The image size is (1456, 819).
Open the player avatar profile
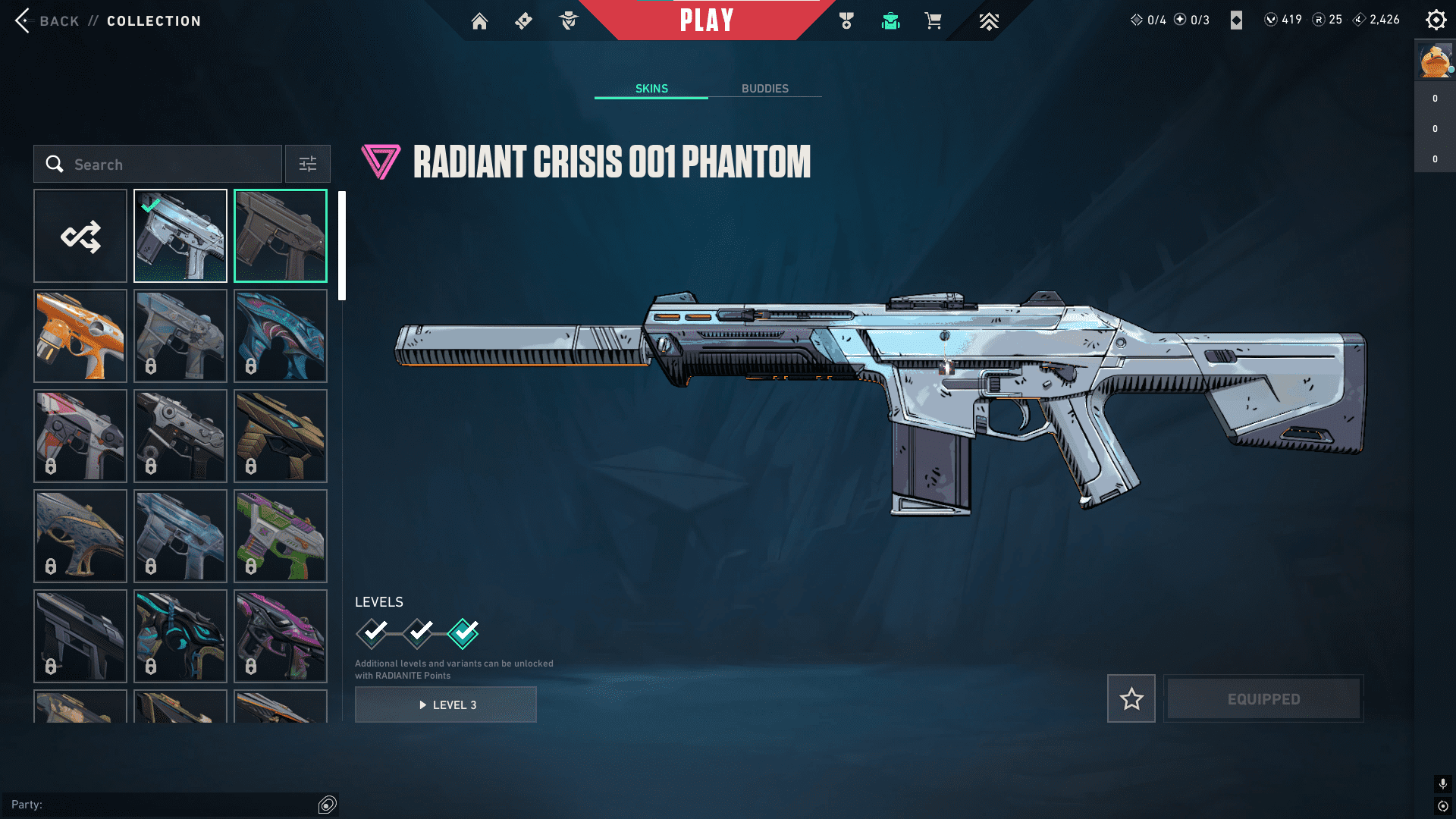click(1435, 61)
